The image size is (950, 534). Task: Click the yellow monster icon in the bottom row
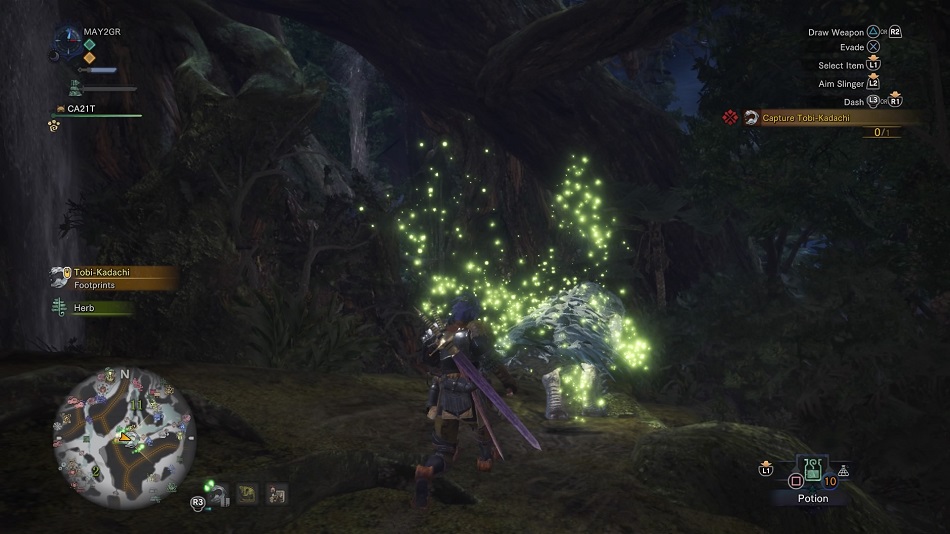(x=245, y=493)
